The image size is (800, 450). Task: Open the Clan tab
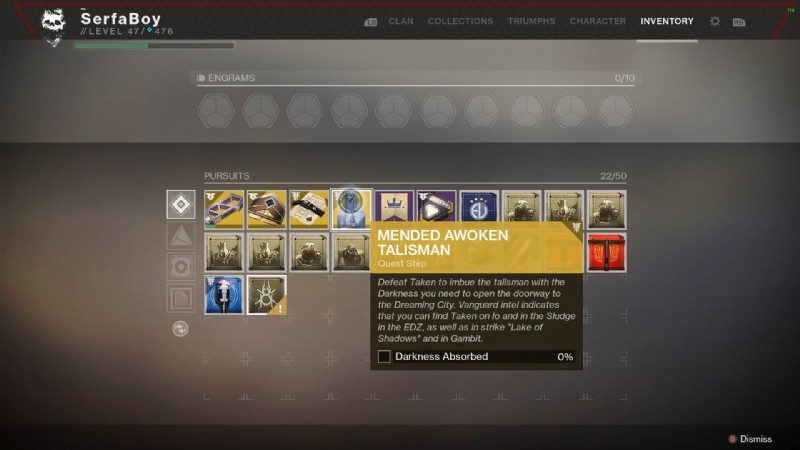(x=401, y=21)
